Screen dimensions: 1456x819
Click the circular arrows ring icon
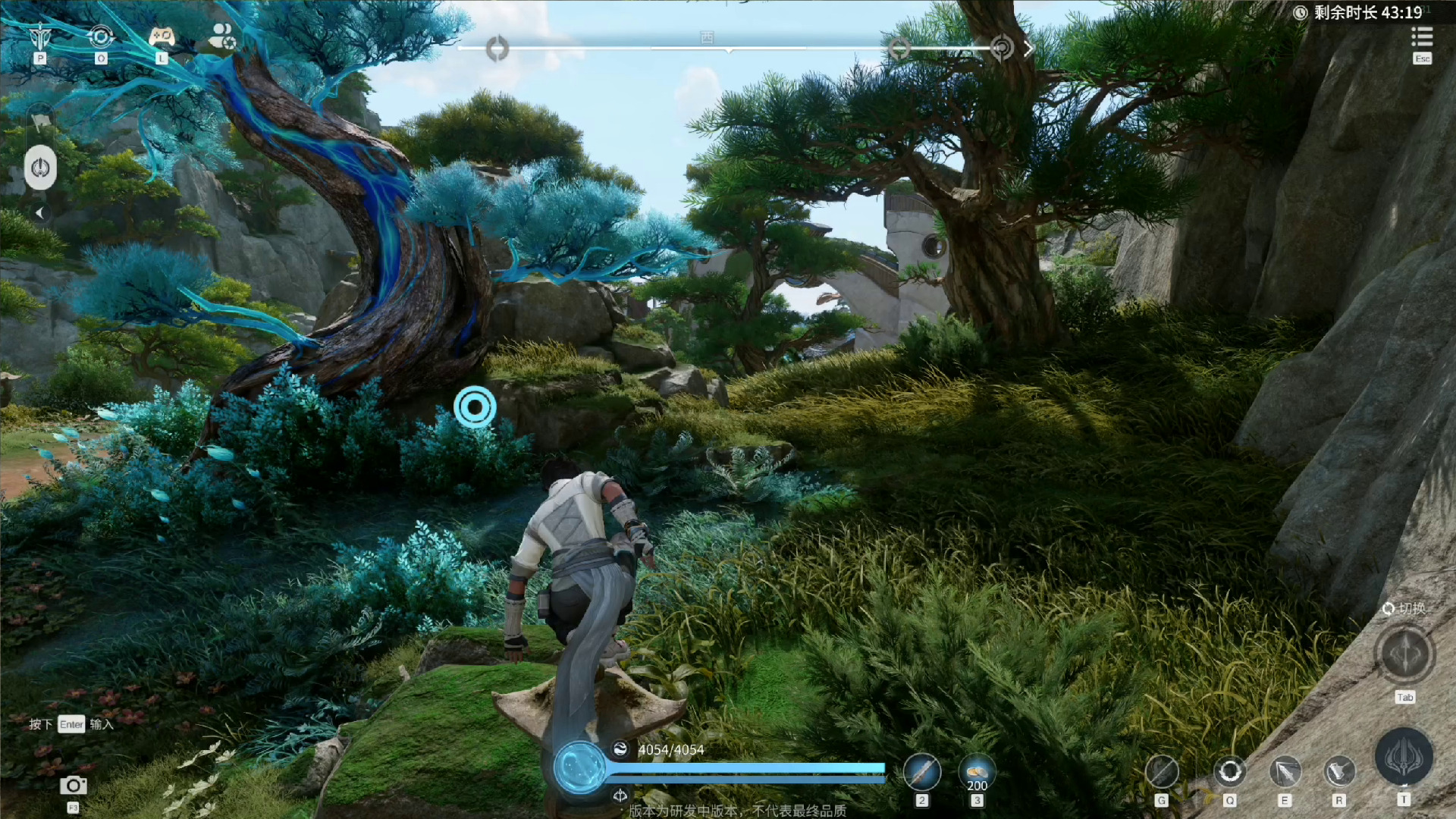pyautogui.click(x=101, y=36)
